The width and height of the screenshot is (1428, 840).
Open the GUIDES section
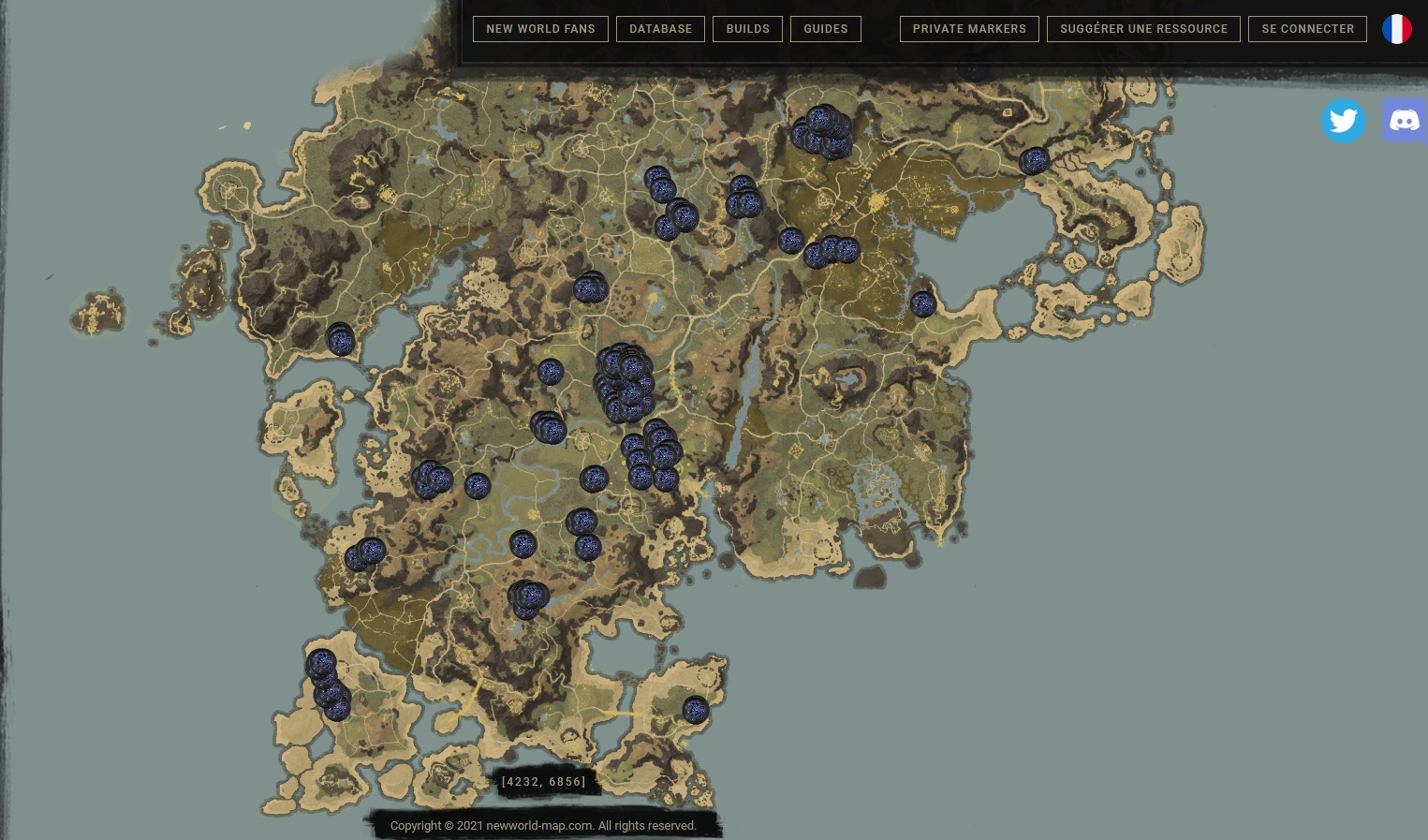point(825,29)
